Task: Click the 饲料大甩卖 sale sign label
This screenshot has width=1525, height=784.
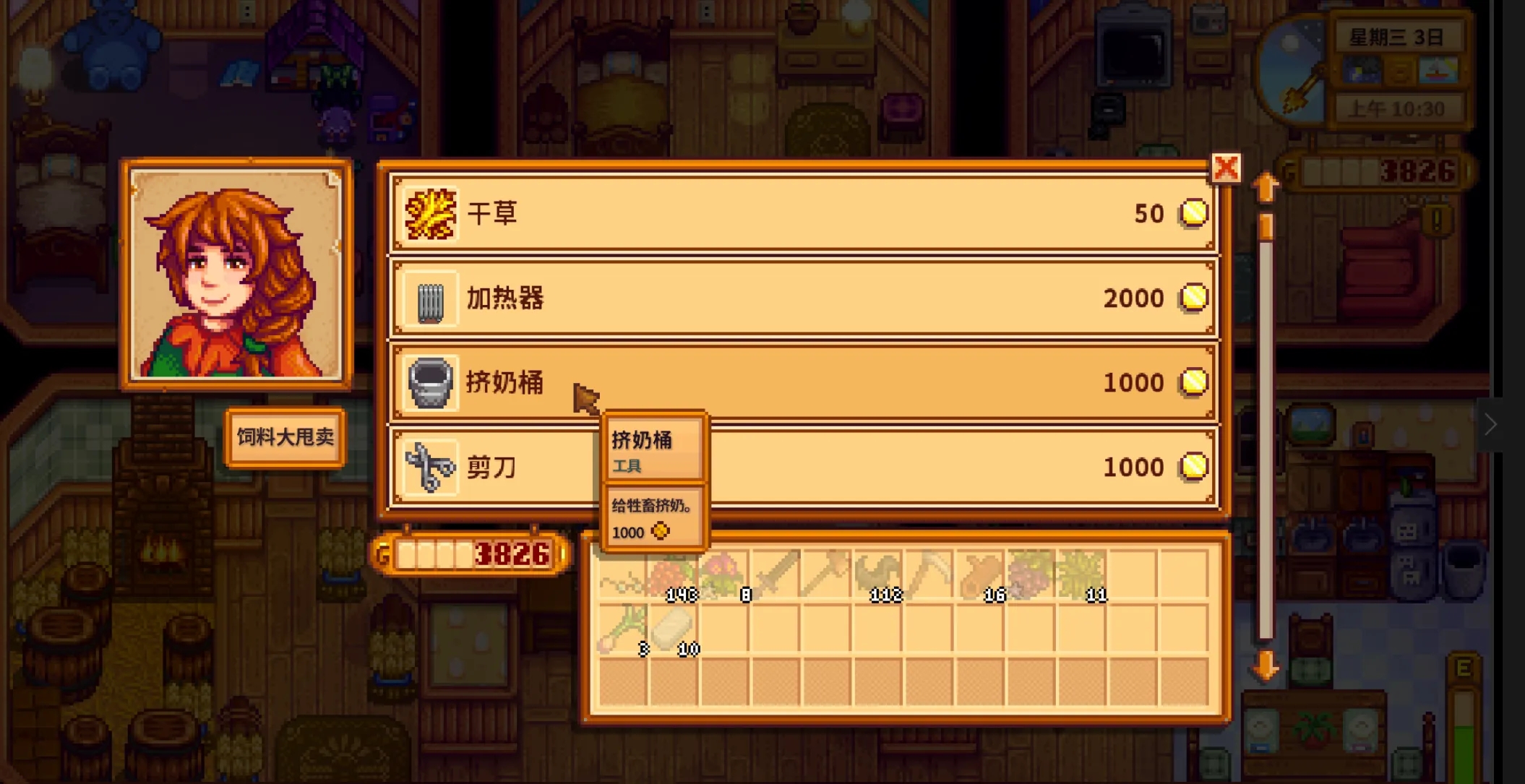Action: point(284,437)
